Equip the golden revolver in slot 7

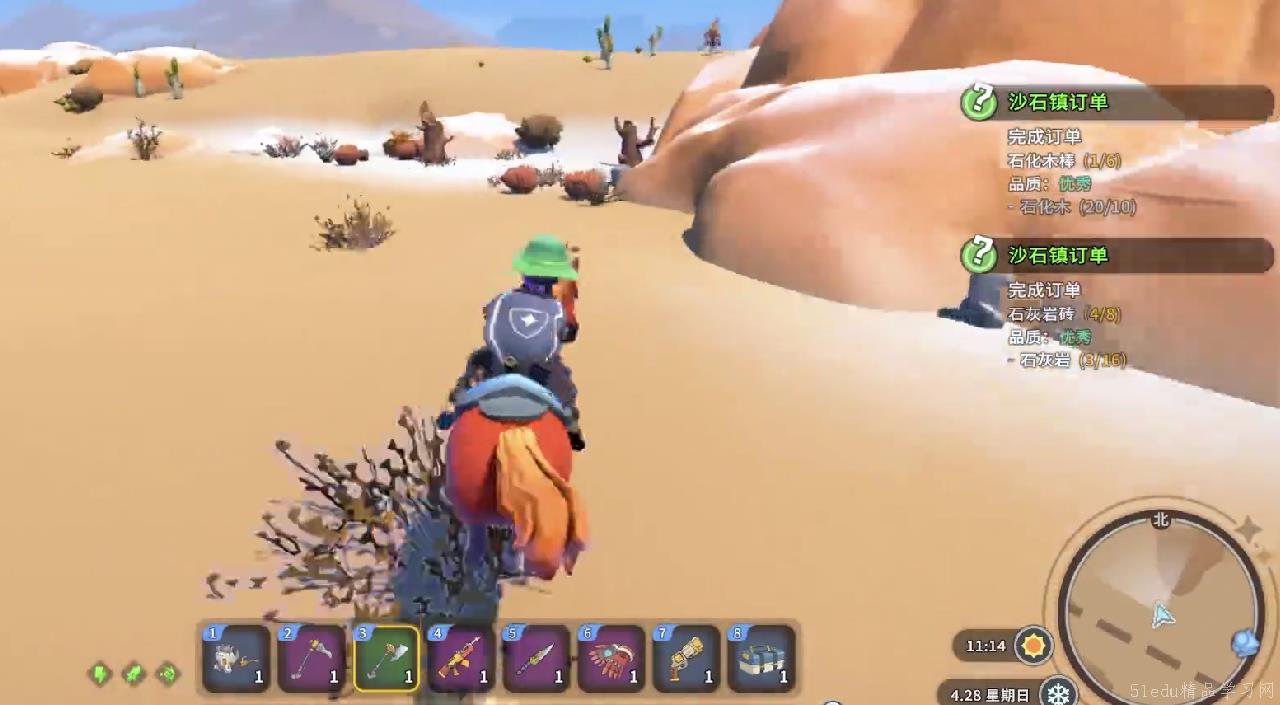[x=686, y=658]
